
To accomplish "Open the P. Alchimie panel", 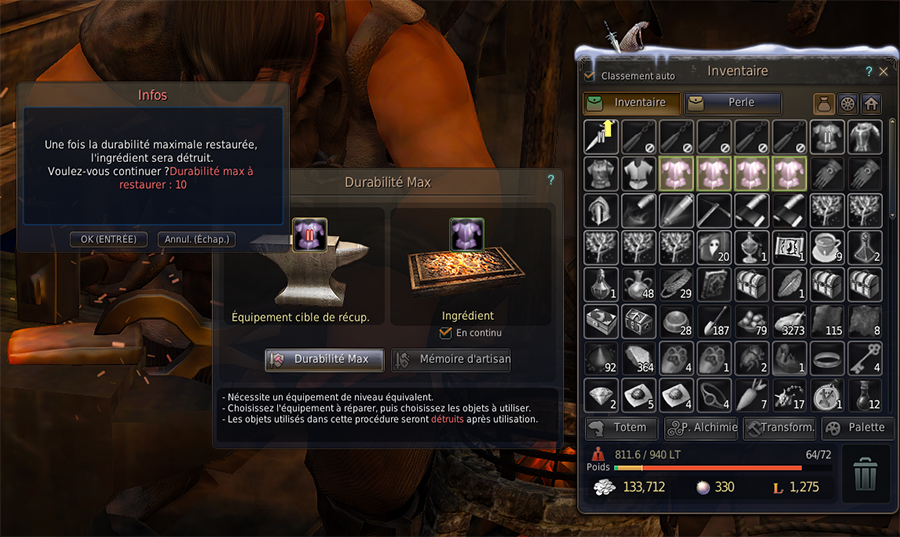I will (702, 428).
